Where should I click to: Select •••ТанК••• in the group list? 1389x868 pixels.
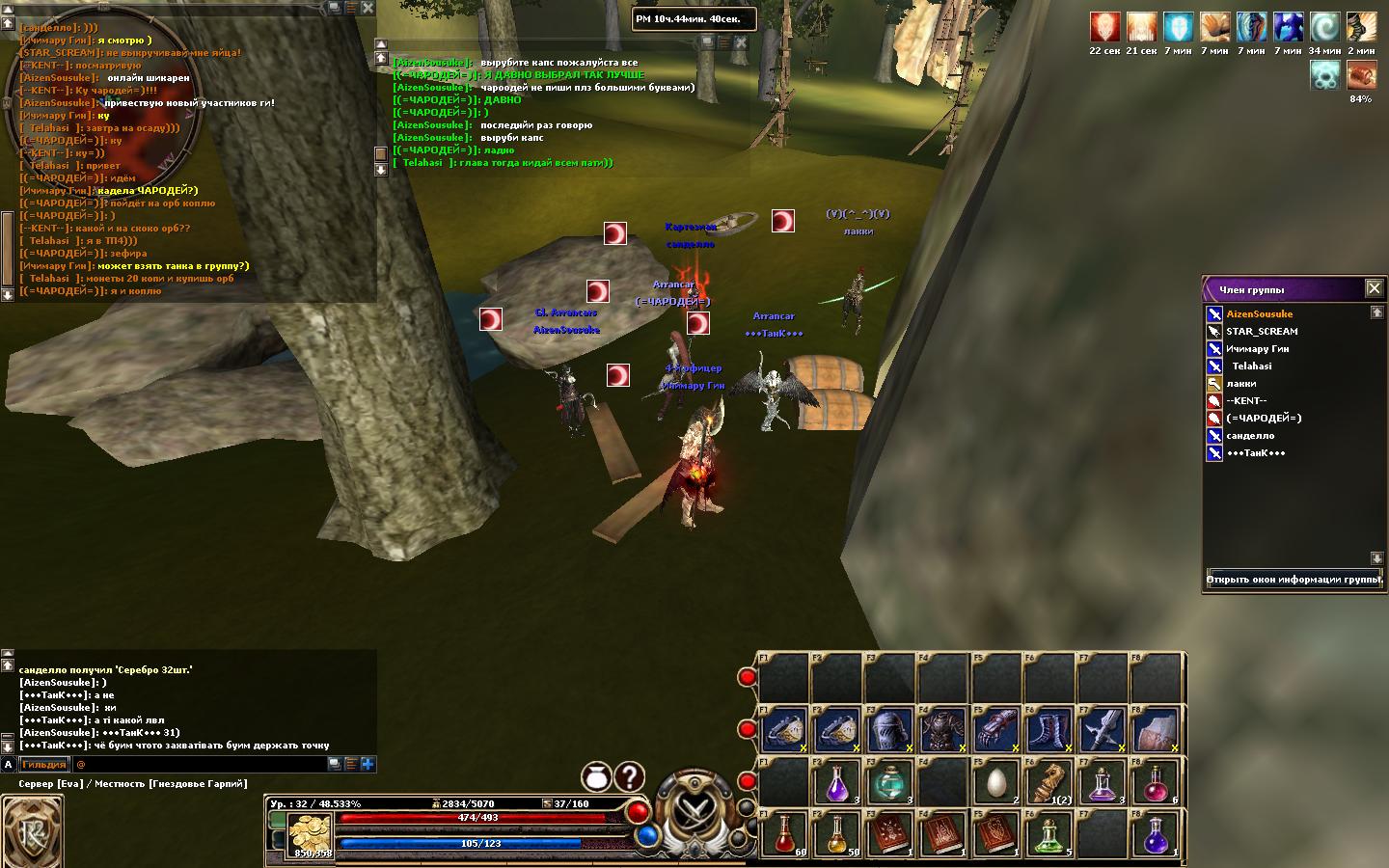click(x=1255, y=453)
